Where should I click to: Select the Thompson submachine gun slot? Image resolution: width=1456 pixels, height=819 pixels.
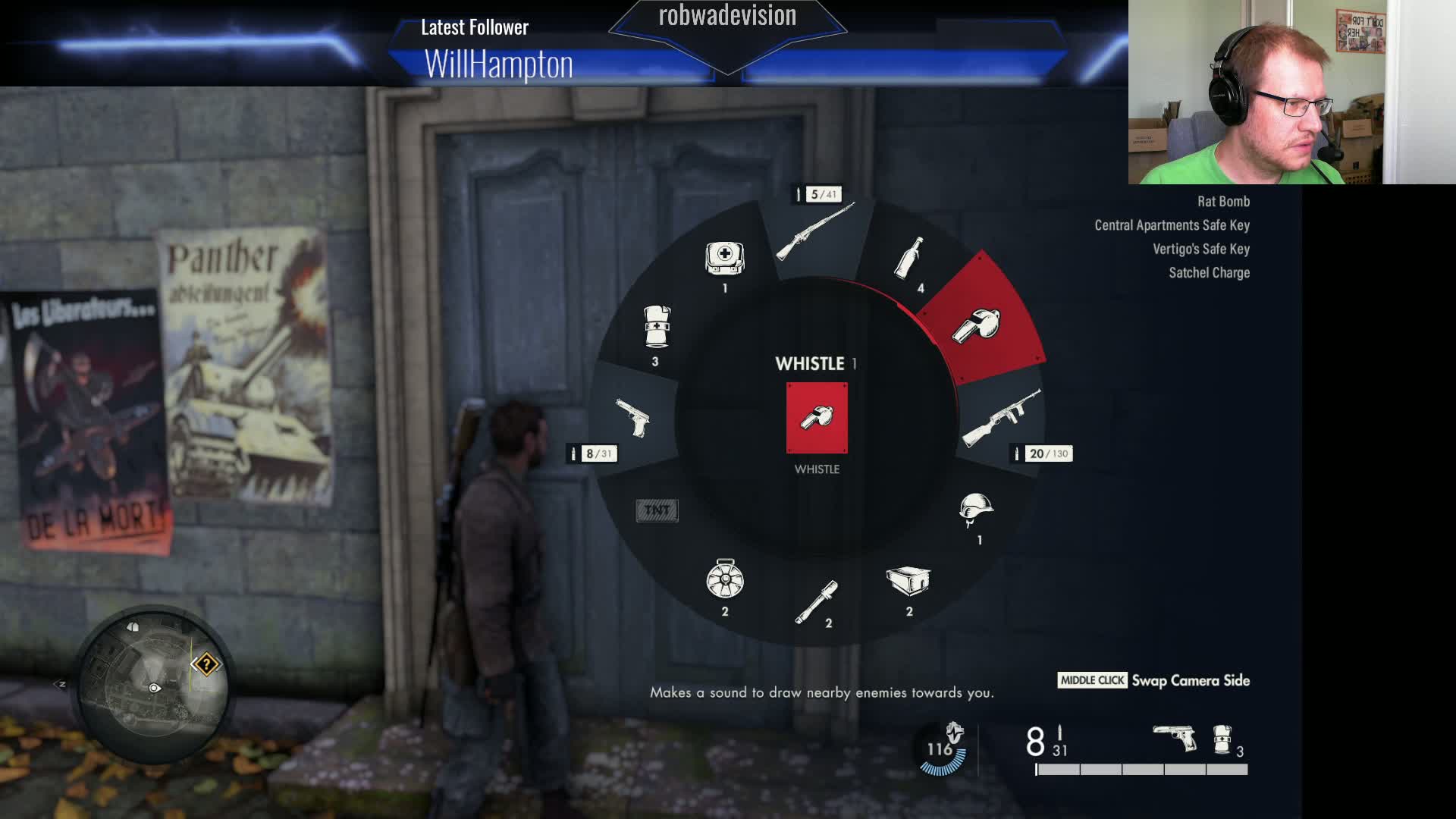point(1001,418)
